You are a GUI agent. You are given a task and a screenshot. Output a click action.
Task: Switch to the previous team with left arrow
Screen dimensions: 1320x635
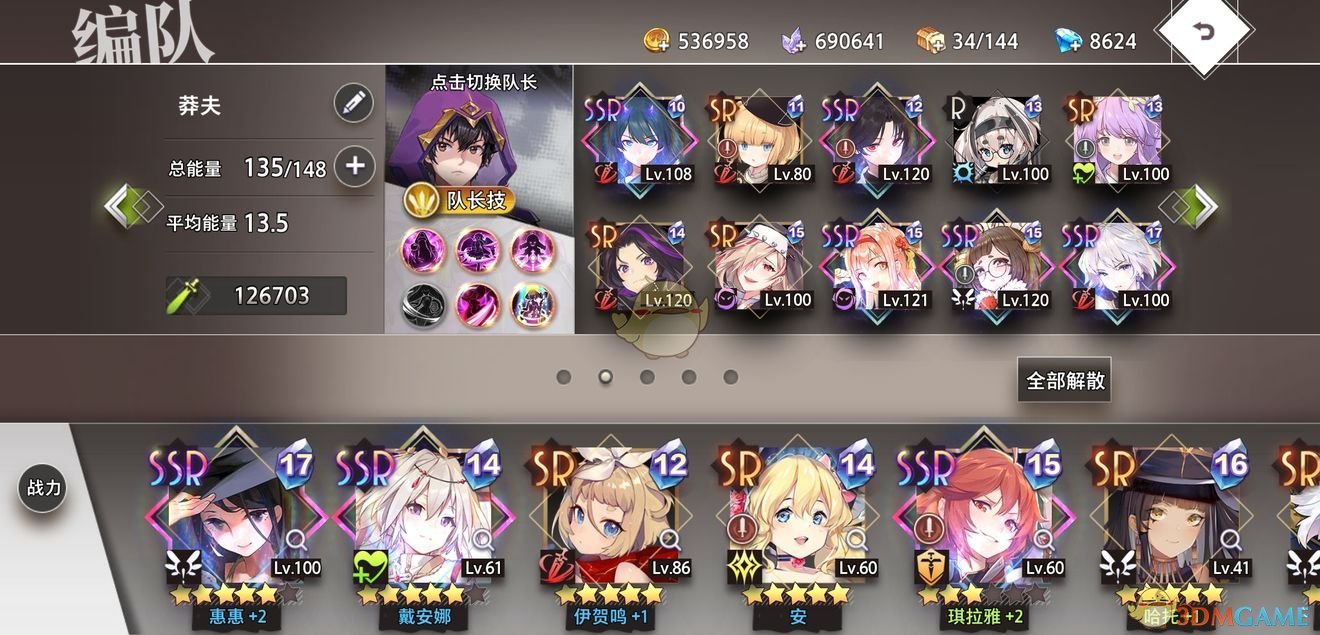point(127,206)
